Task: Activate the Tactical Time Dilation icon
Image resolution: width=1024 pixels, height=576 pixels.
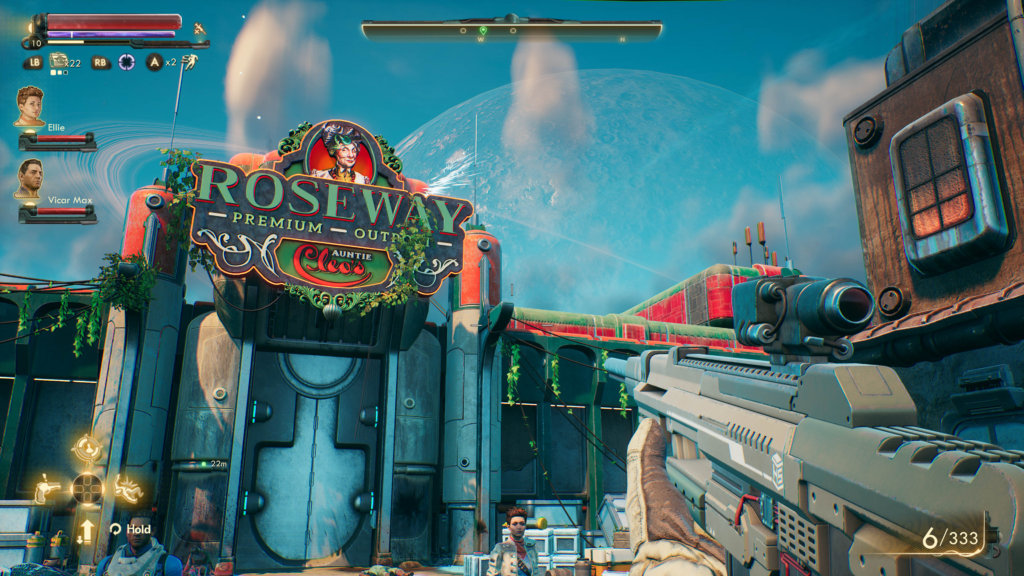Action: (127, 62)
